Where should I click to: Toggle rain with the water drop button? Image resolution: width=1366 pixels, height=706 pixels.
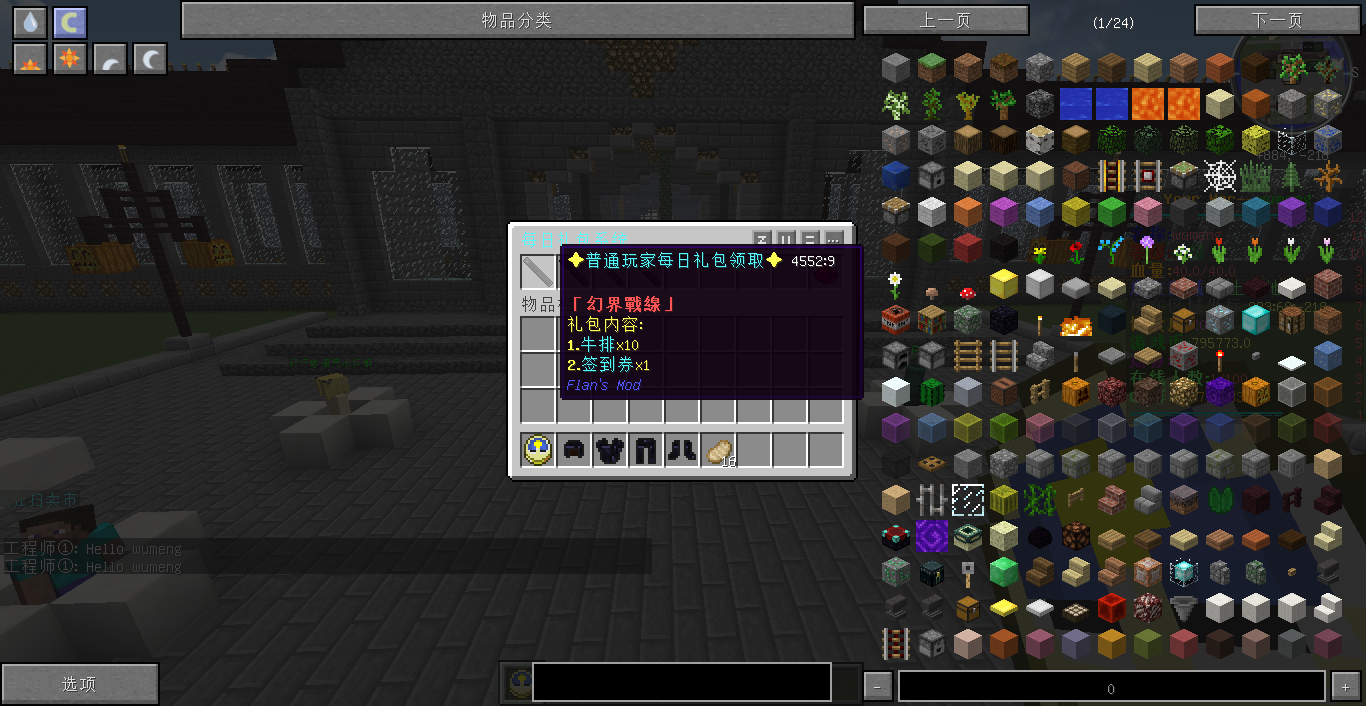tap(30, 22)
